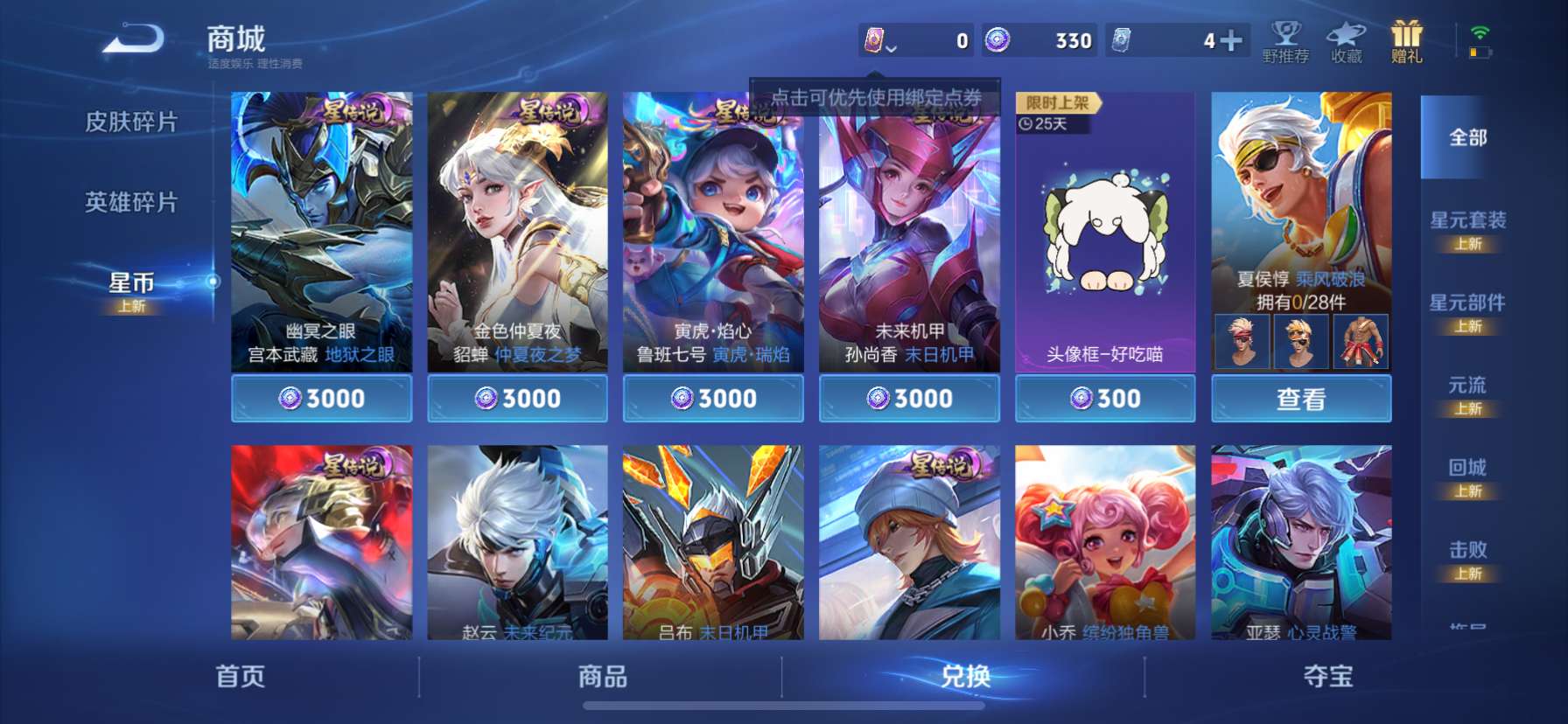Image resolution: width=1568 pixels, height=724 pixels.
Task: Buy the 头像框-好吃喵 for 300
Action: pyautogui.click(x=1104, y=398)
